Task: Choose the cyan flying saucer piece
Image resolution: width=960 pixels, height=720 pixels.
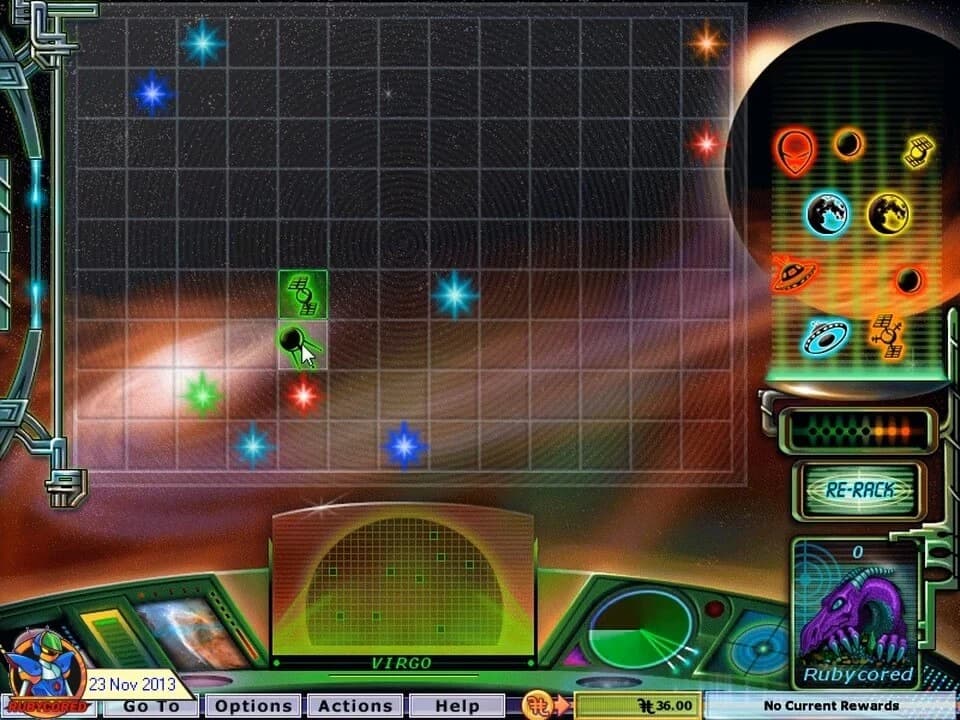Action: (826, 336)
